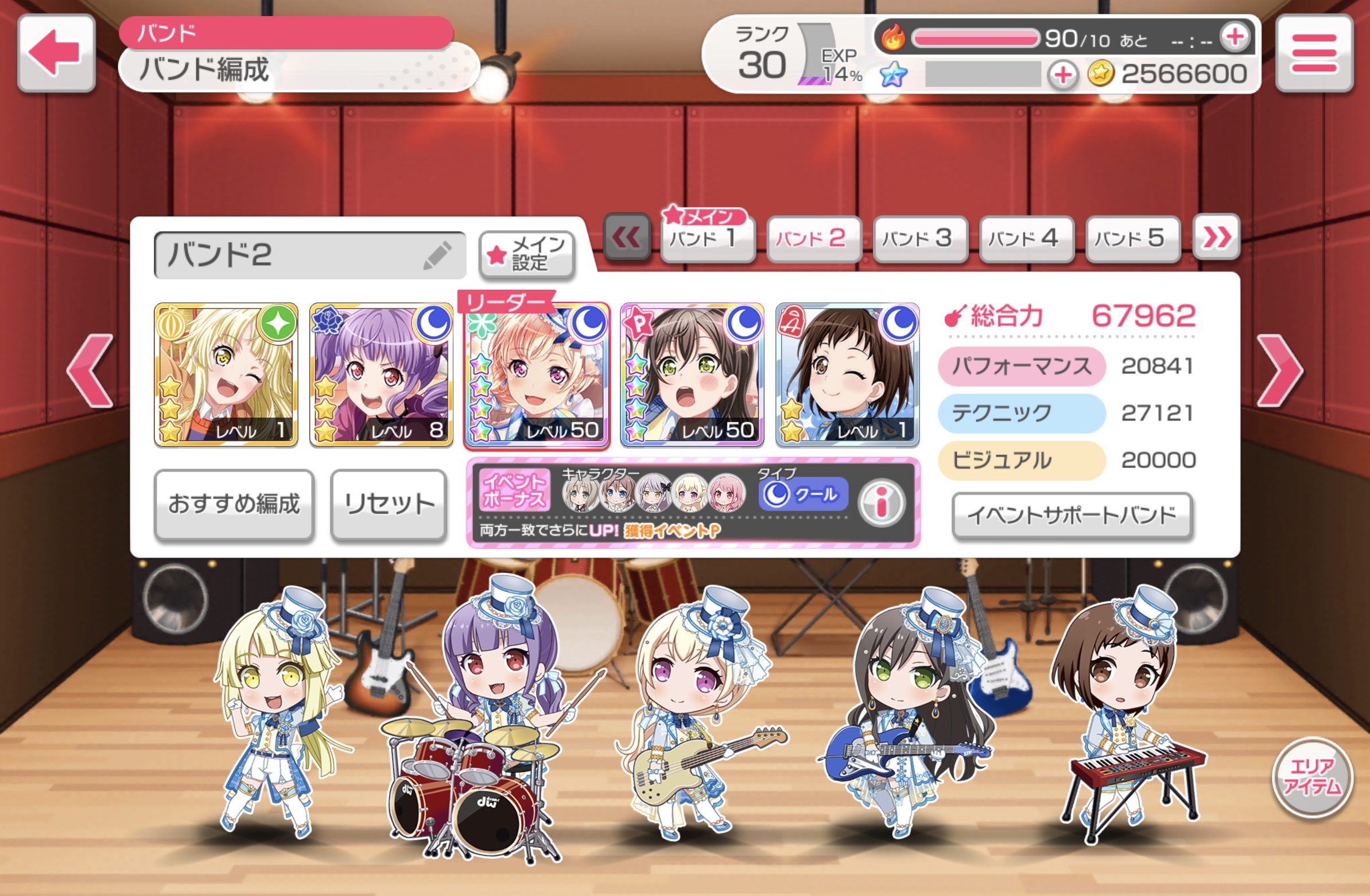The width and height of the screenshot is (1370, 896).
Task: Switch to the バンド 1 tab
Action: [708, 239]
